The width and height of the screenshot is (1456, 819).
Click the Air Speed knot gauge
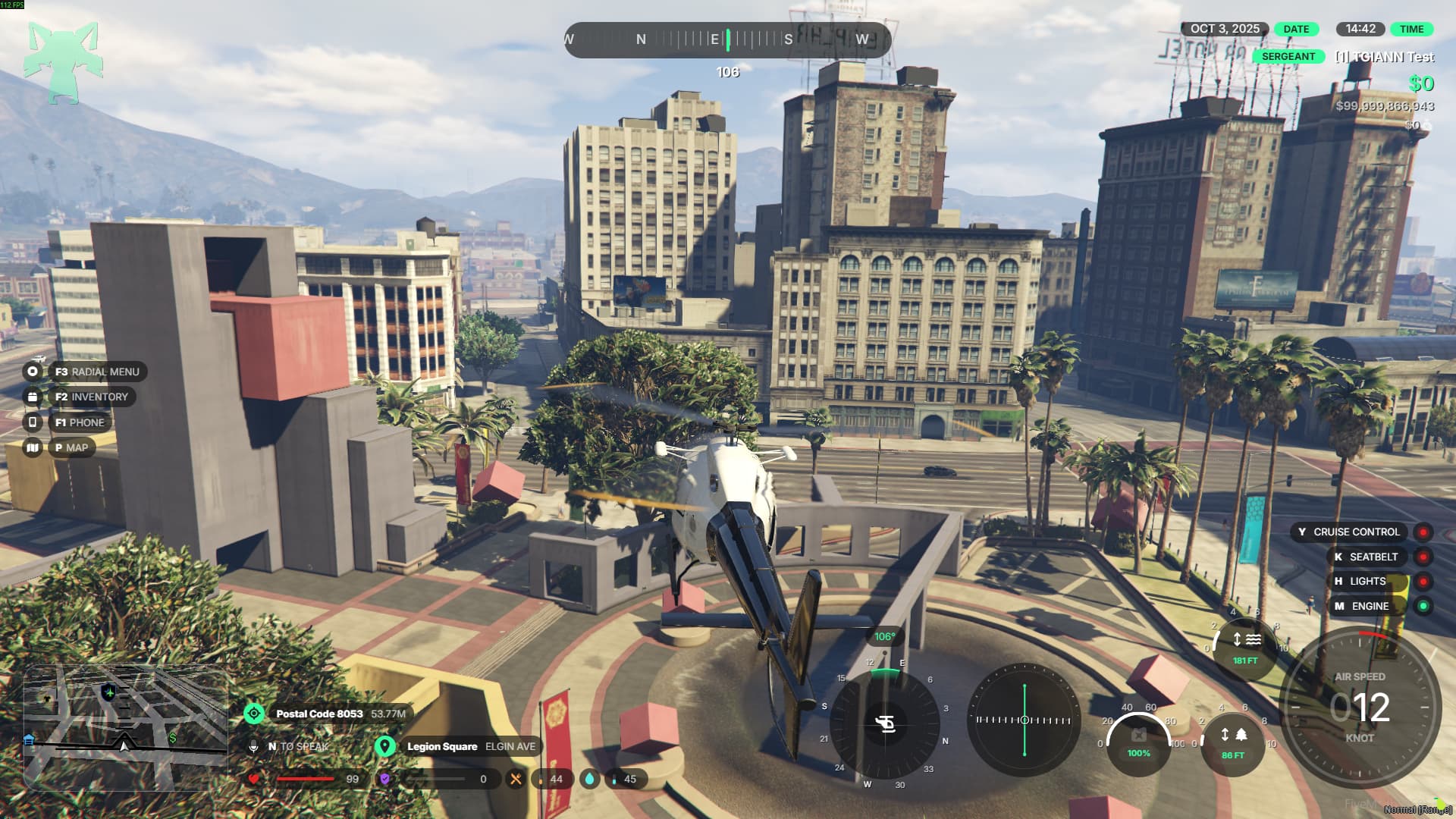1360,708
